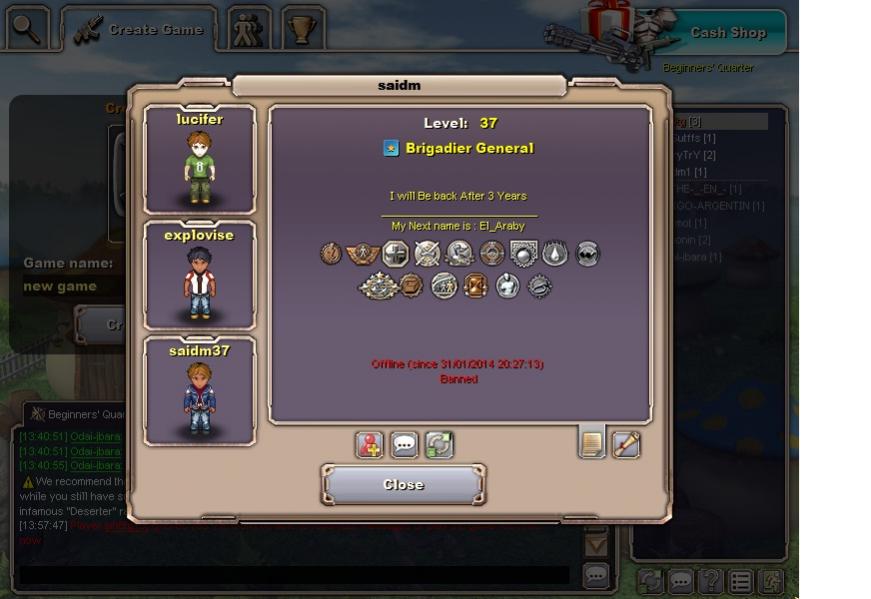
Task: Open the scroll tab in the profile
Action: pos(626,444)
